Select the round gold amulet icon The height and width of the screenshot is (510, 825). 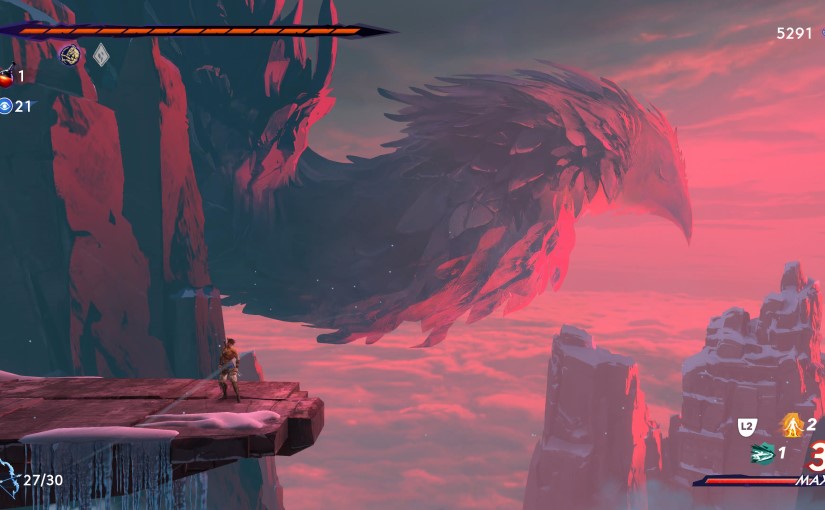(69, 54)
